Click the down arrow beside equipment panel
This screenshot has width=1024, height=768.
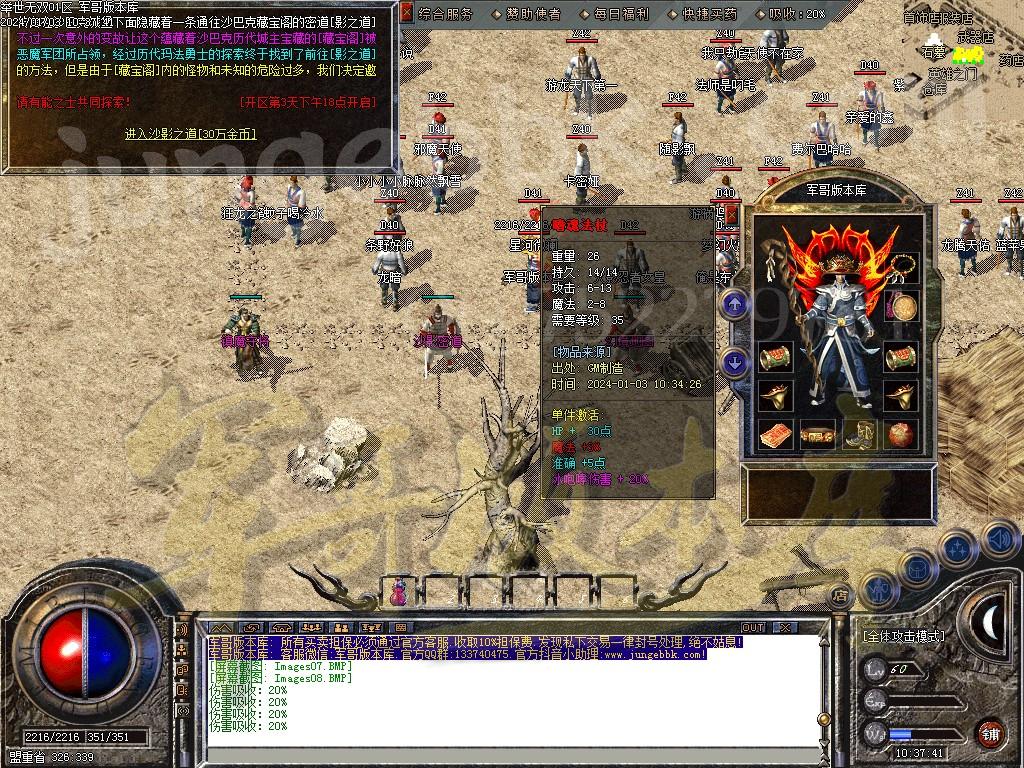coord(735,363)
